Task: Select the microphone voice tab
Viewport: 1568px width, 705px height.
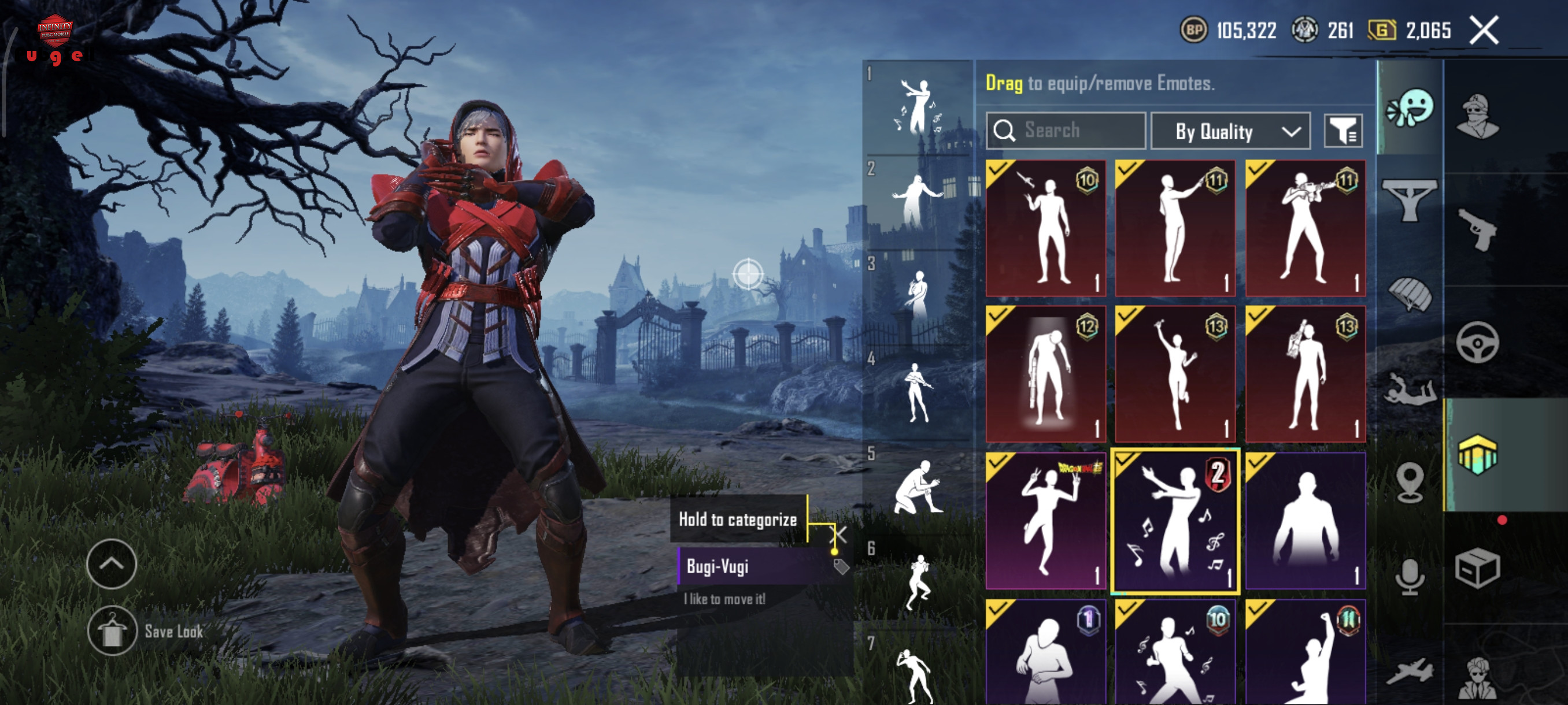Action: coord(1410,576)
